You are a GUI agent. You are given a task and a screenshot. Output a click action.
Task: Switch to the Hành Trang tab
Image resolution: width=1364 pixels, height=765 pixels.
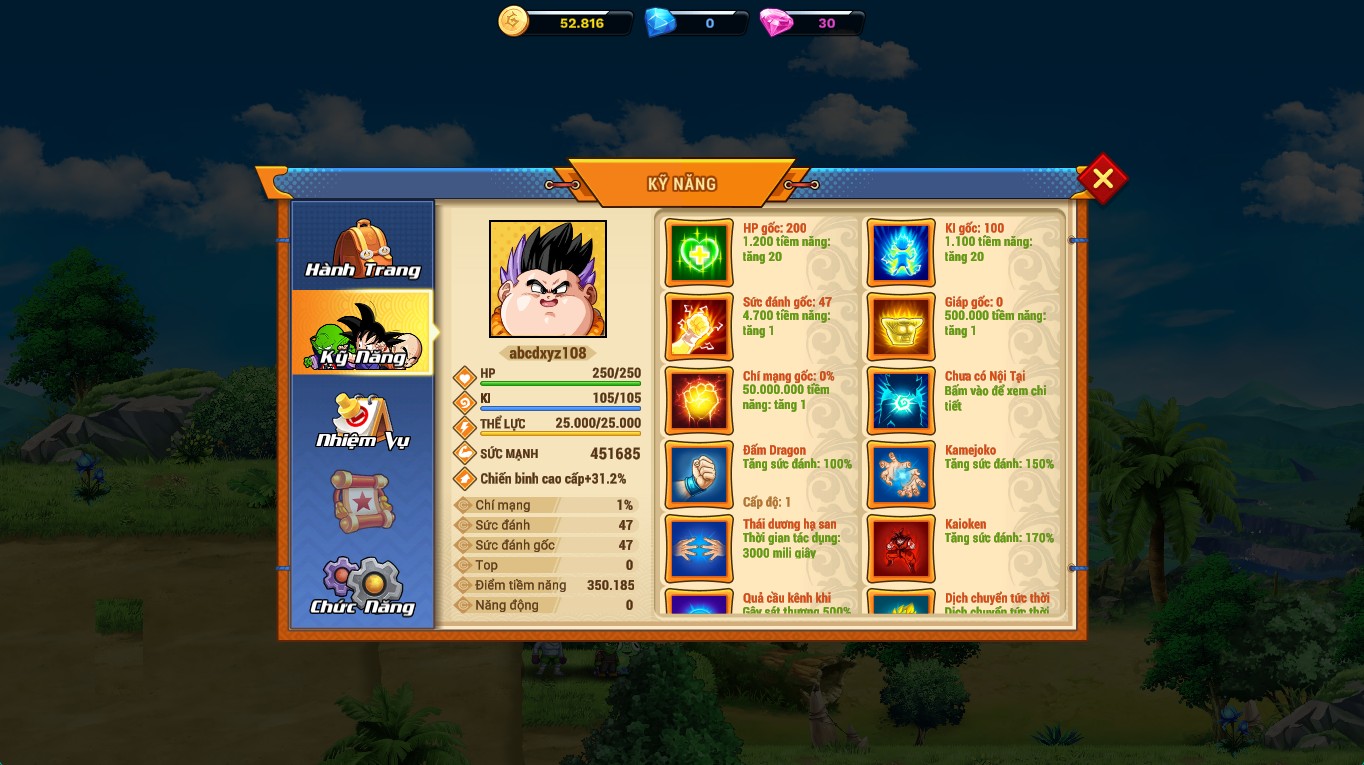click(x=362, y=248)
